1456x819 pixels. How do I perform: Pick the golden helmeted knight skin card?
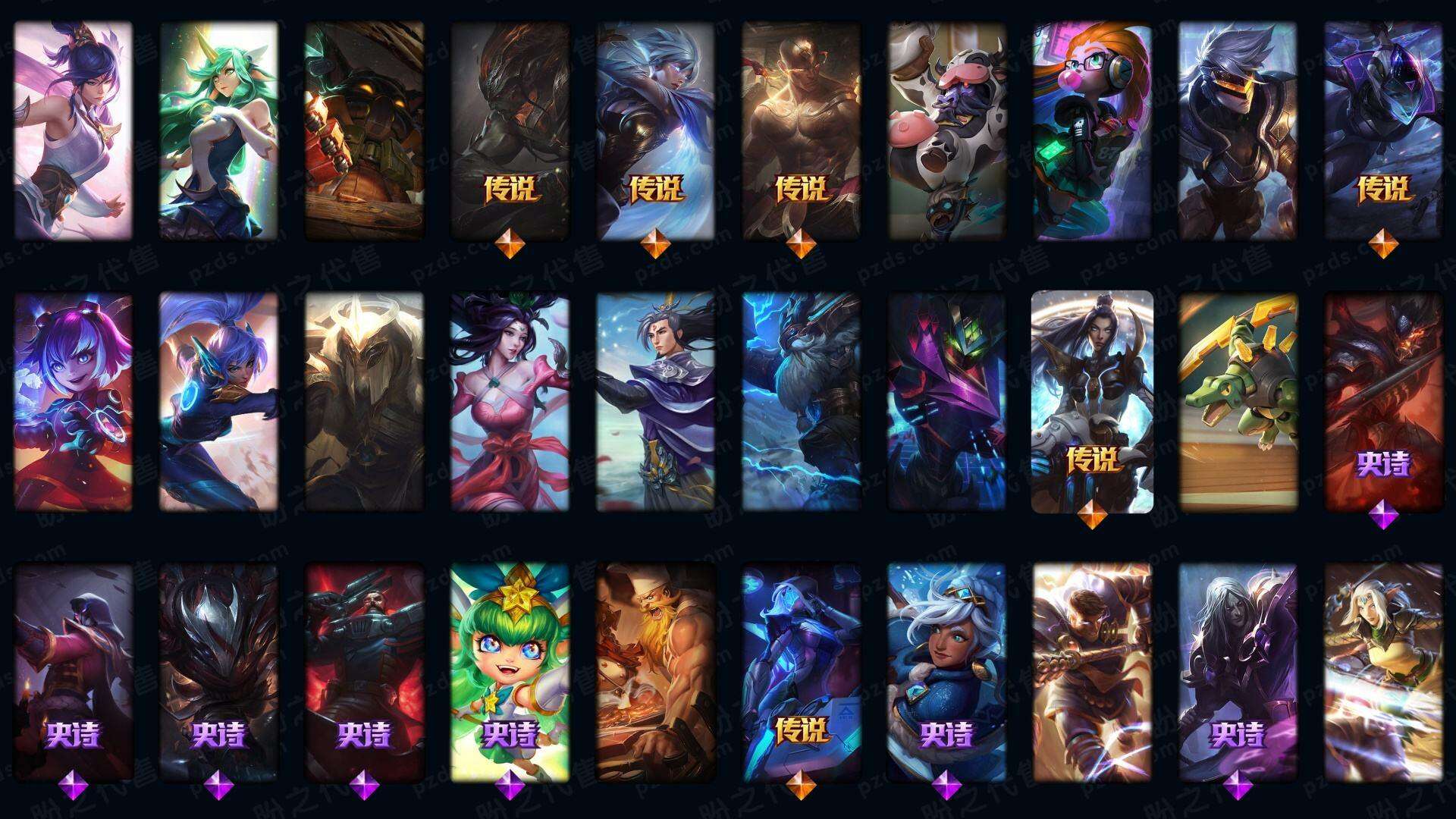tap(364, 402)
